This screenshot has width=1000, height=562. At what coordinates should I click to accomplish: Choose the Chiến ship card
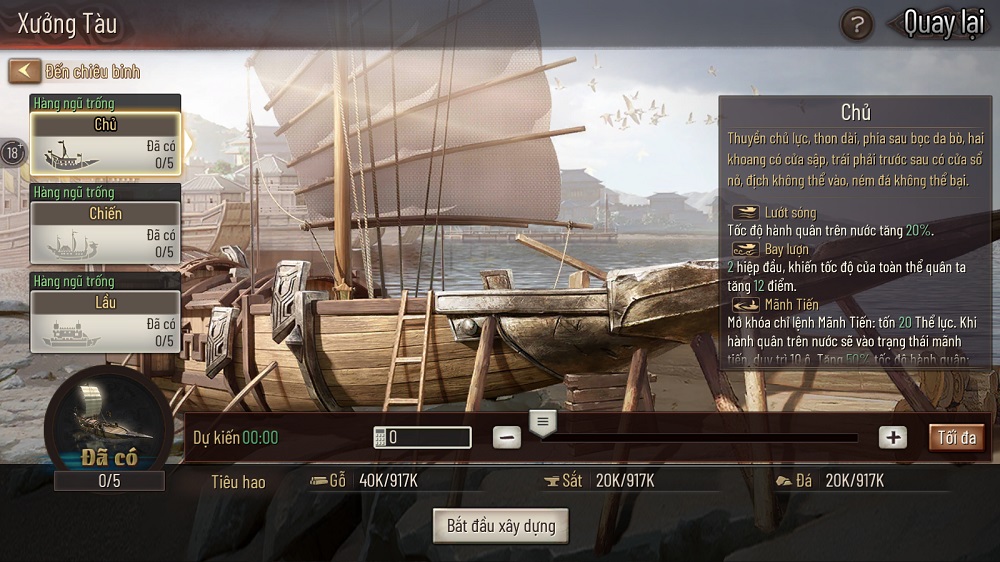105,232
